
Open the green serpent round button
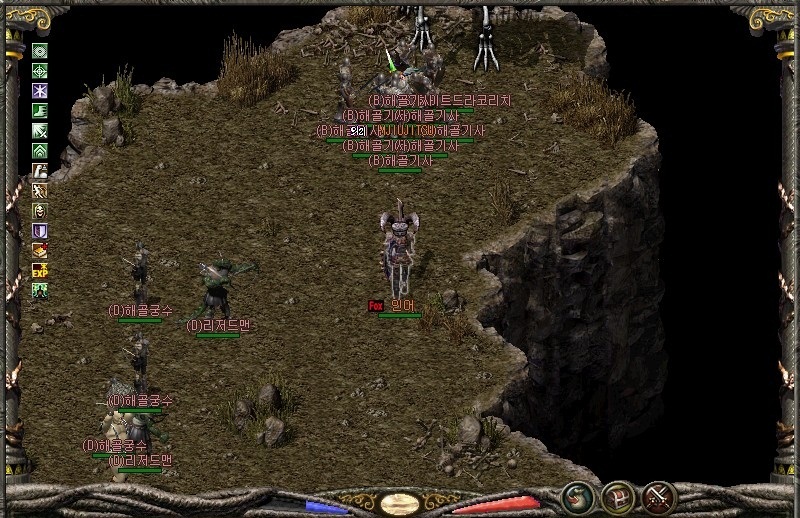pos(577,495)
